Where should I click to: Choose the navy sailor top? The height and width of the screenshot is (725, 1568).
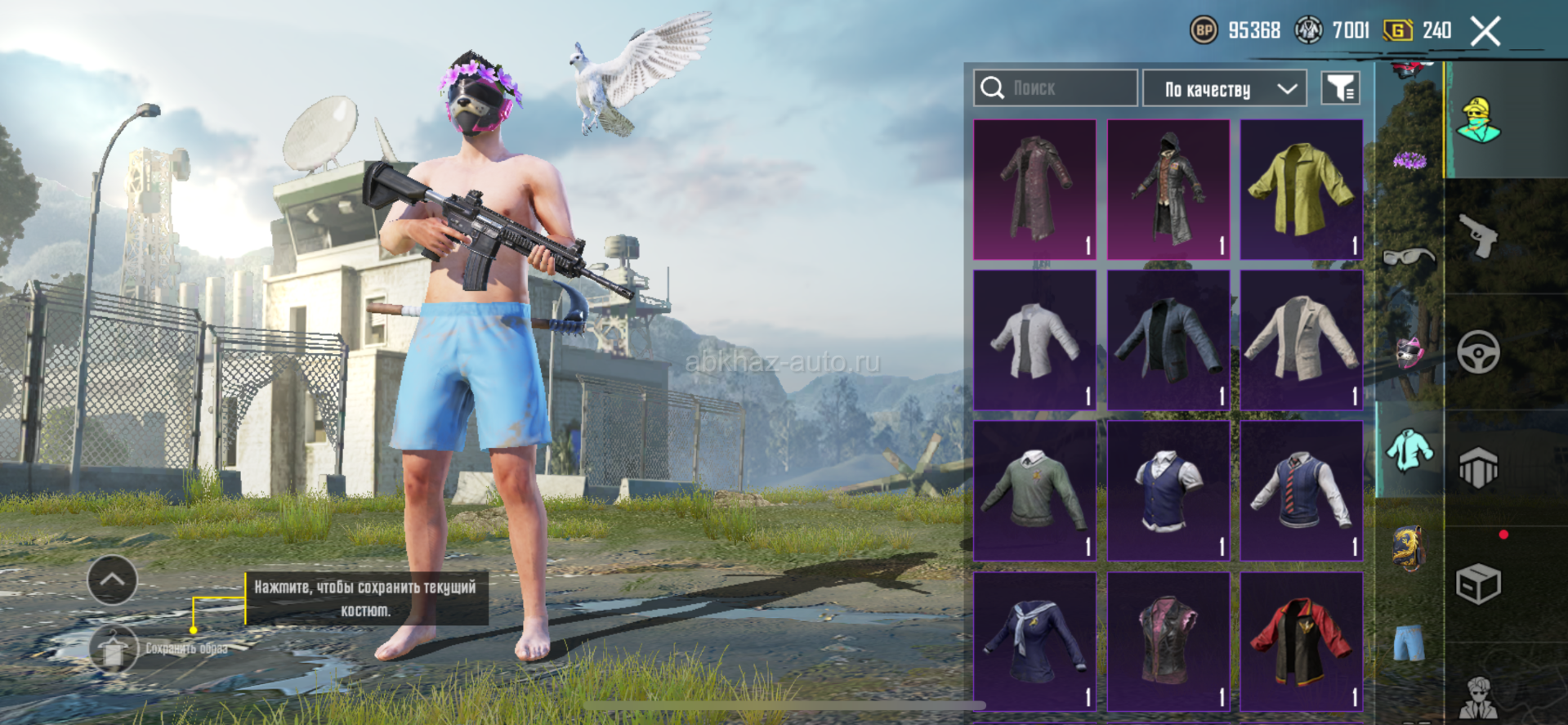tap(1034, 641)
